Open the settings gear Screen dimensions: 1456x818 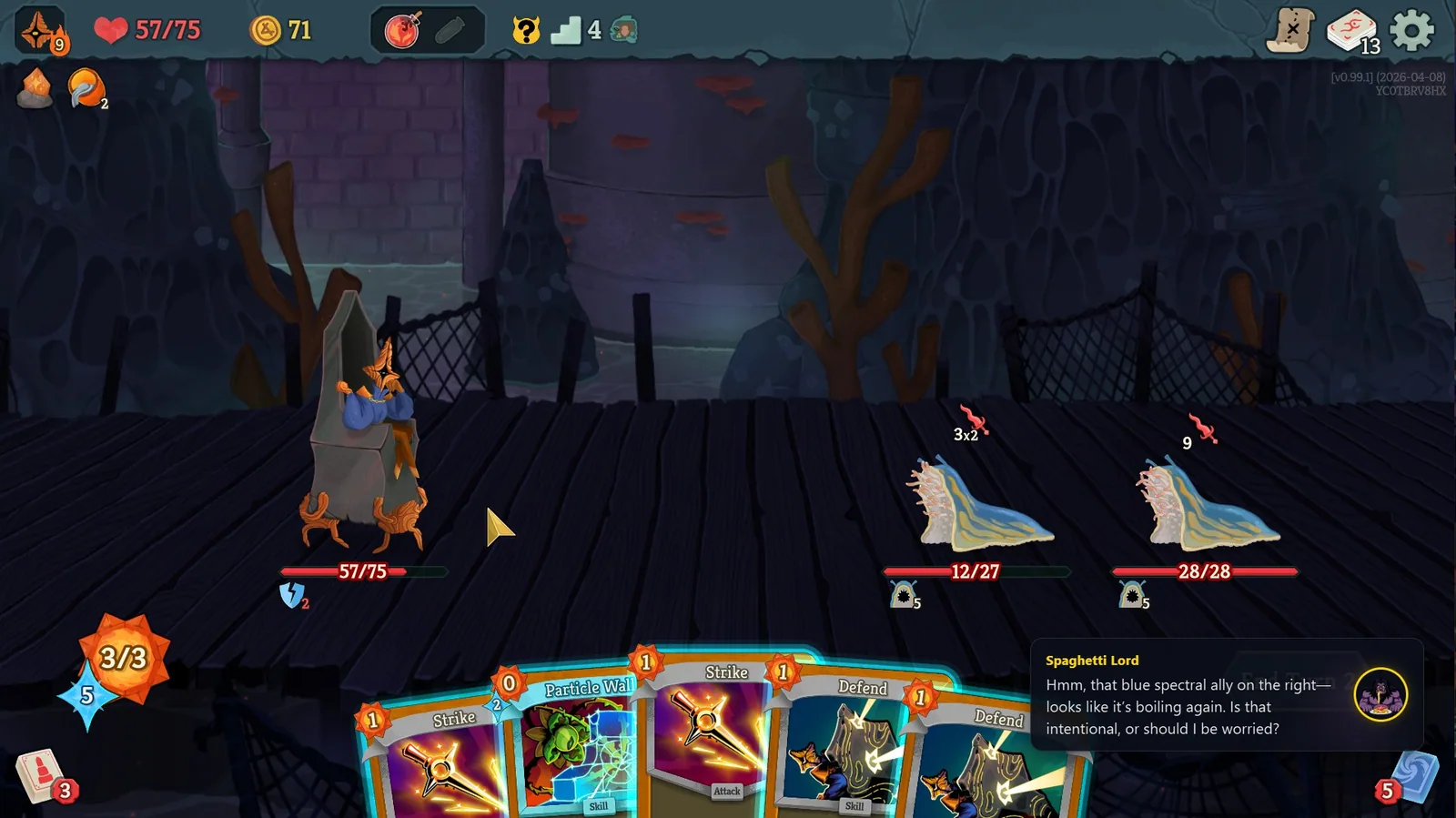point(1410,28)
